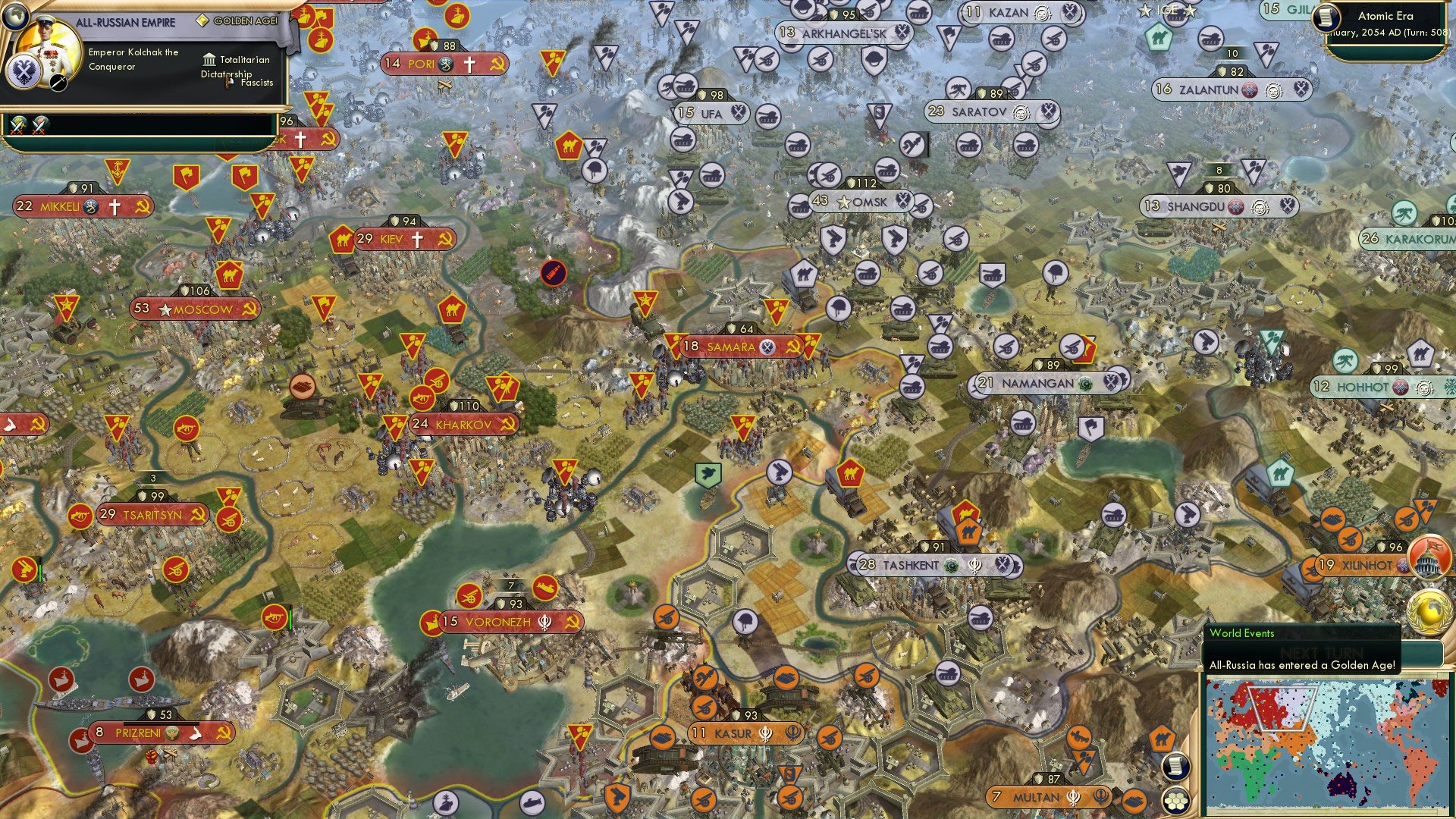The width and height of the screenshot is (1456, 819).
Task: Open the World Congress golden globe icon
Action: point(1429,612)
